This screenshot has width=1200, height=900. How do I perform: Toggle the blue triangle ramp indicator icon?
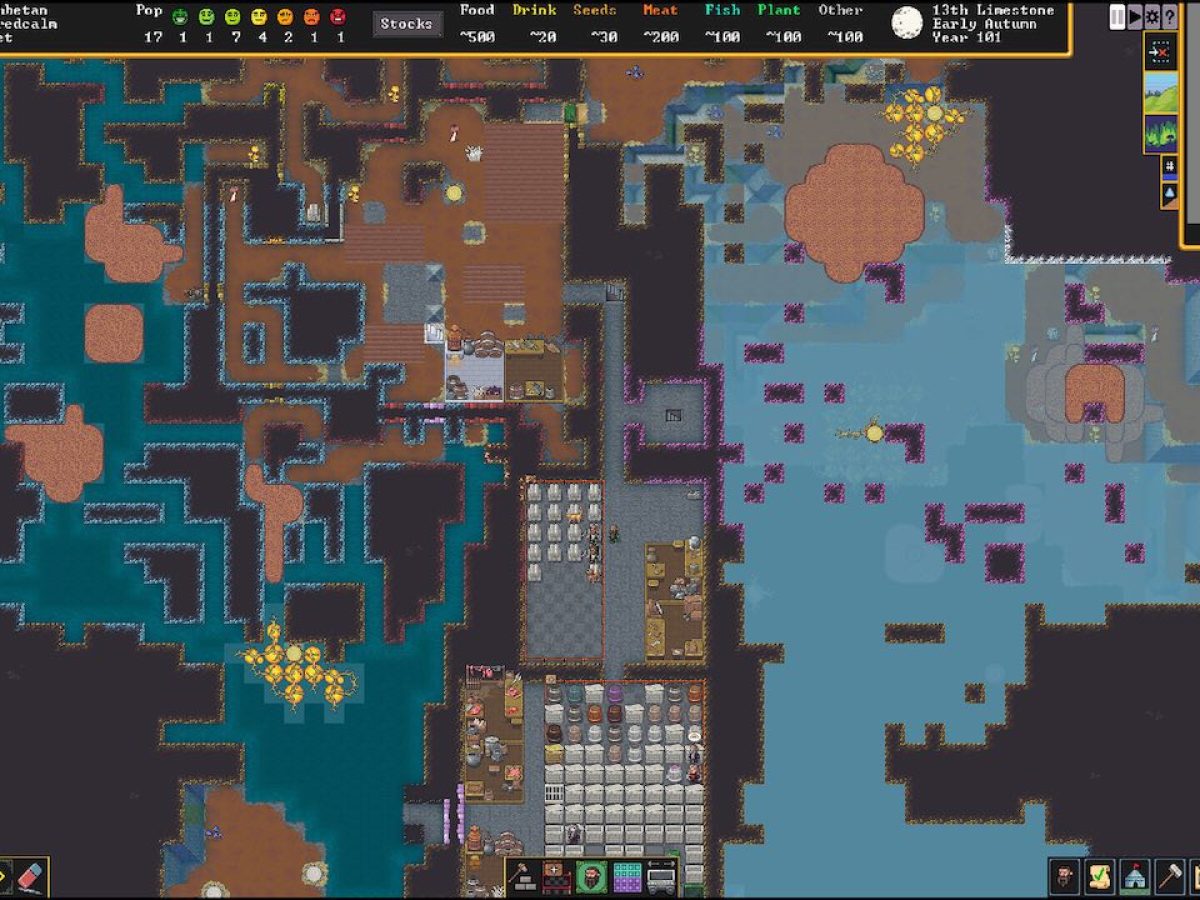pos(1169,194)
